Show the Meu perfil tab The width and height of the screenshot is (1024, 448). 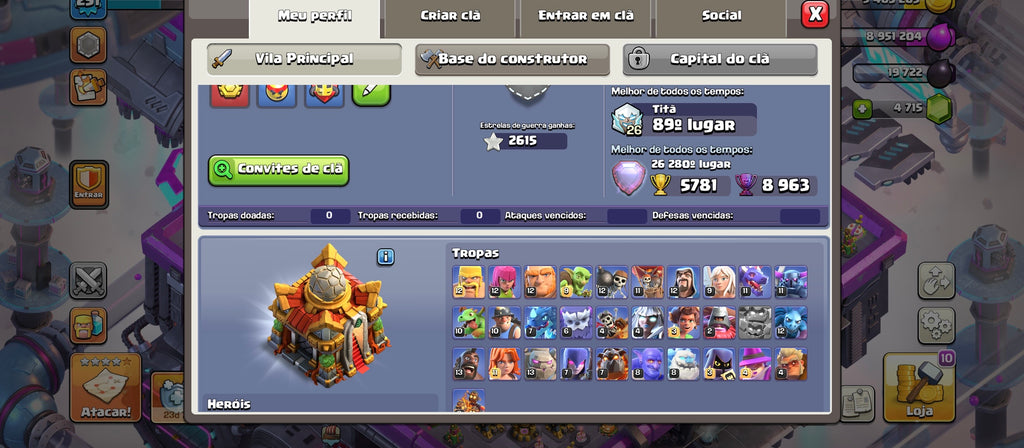[314, 16]
